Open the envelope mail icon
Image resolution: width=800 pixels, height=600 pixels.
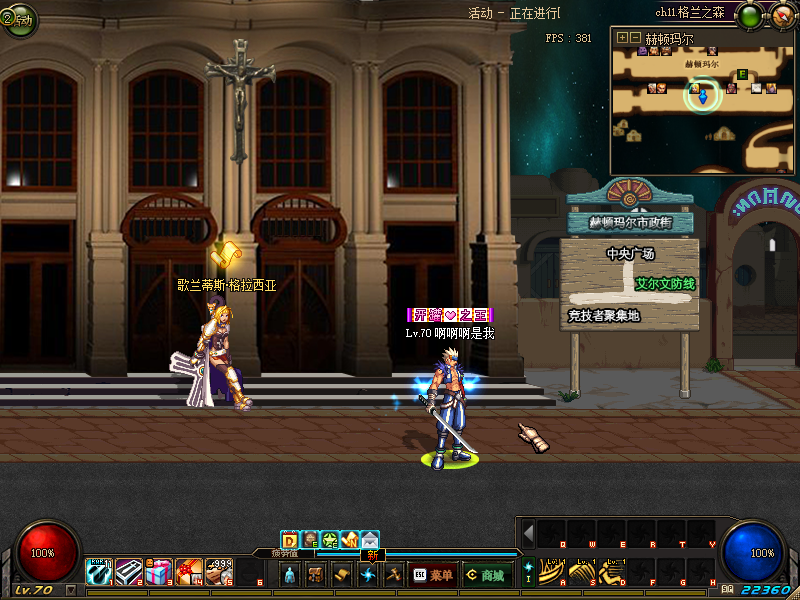(x=370, y=540)
